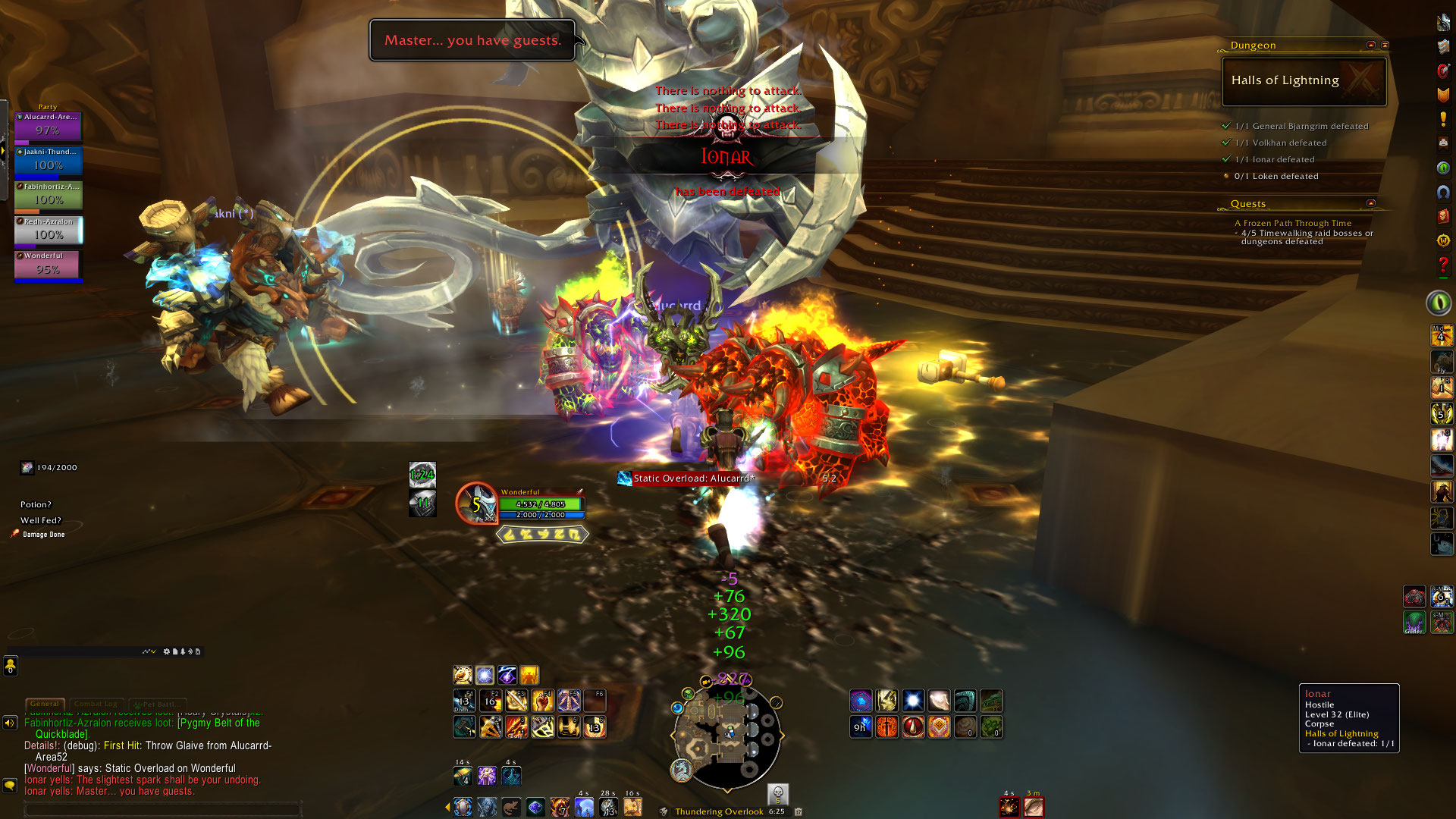1456x819 pixels.
Task: Toggle the chat voice speaker button
Action: click(x=10, y=723)
